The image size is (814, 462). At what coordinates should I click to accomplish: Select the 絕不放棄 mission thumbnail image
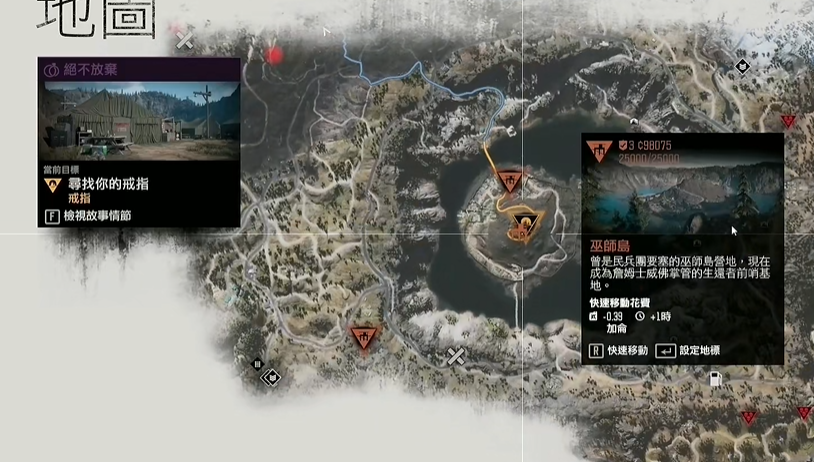click(139, 120)
